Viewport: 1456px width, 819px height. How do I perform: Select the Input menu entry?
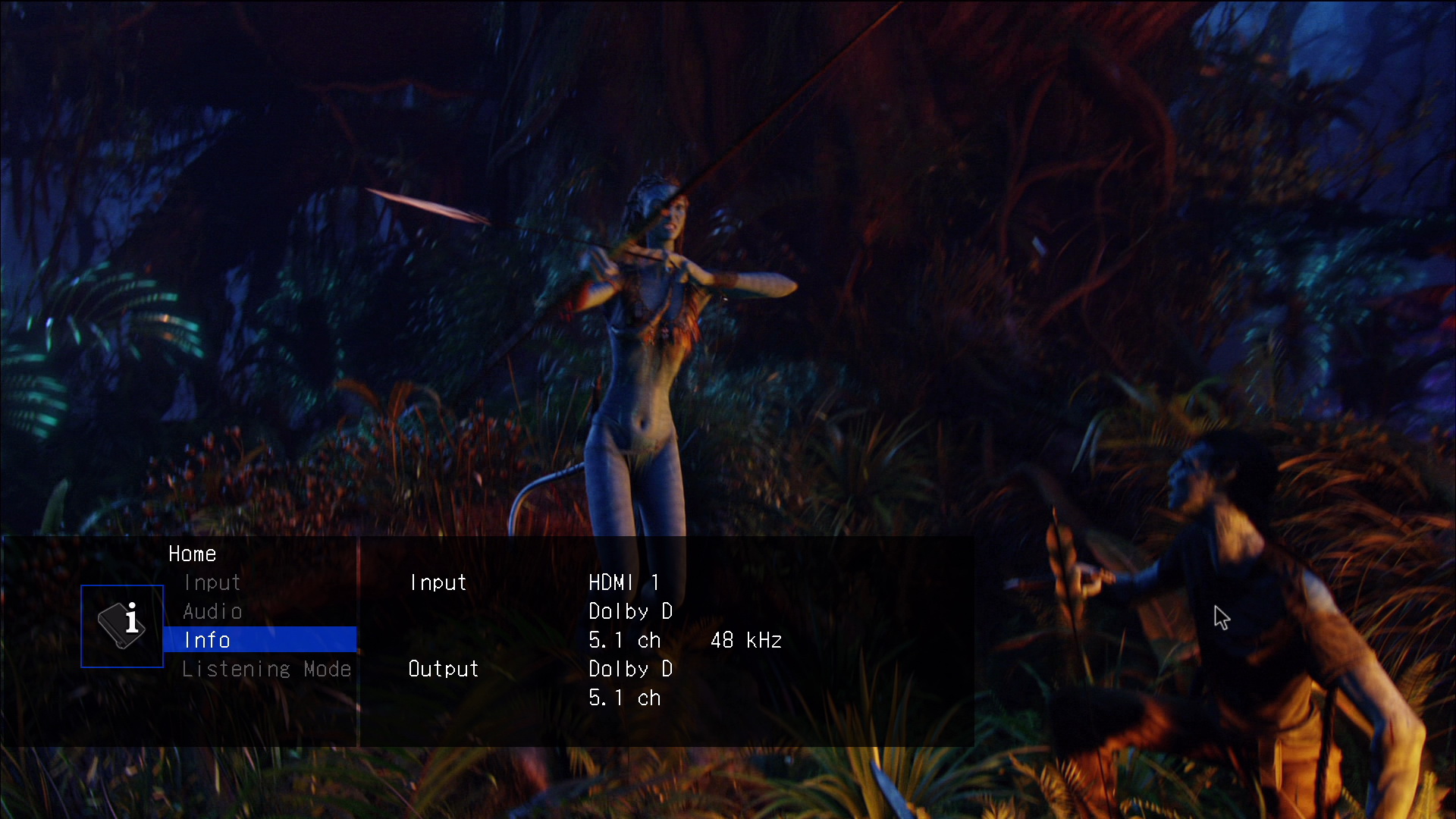tap(212, 582)
